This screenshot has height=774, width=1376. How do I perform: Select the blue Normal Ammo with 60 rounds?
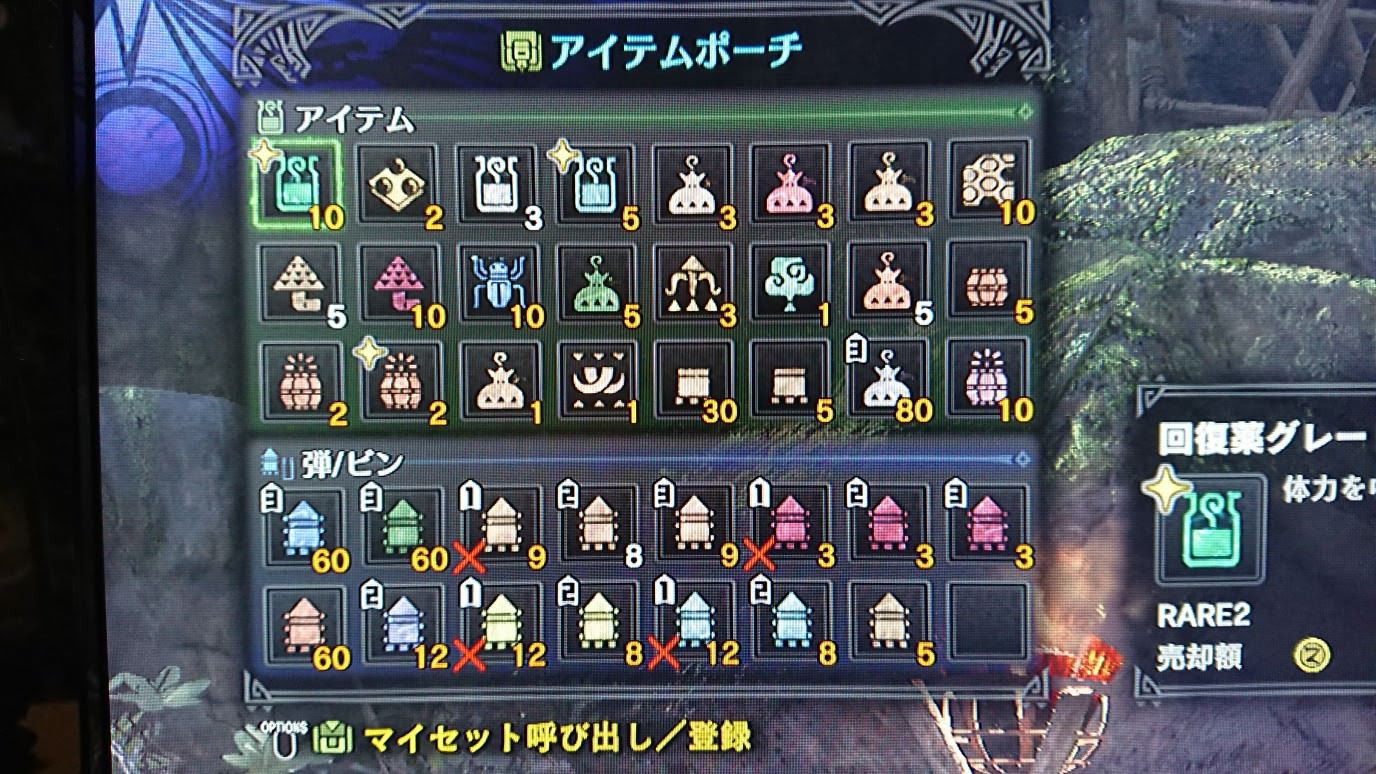point(300,527)
